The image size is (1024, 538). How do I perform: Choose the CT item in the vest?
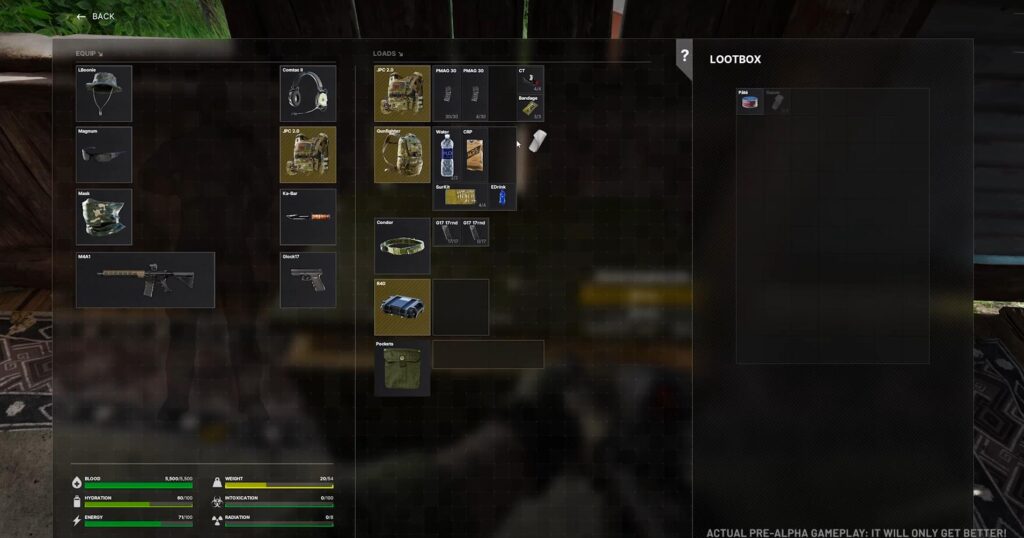coord(530,80)
